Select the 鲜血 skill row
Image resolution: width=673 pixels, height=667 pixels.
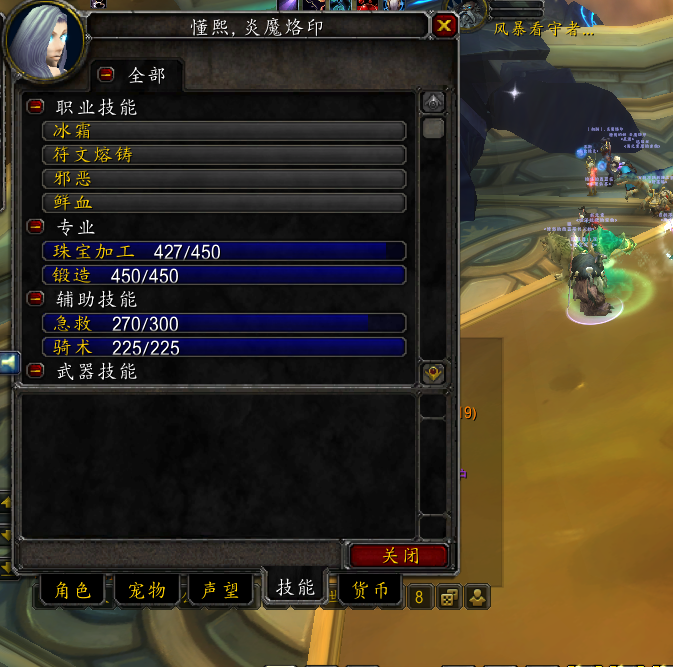click(224, 203)
